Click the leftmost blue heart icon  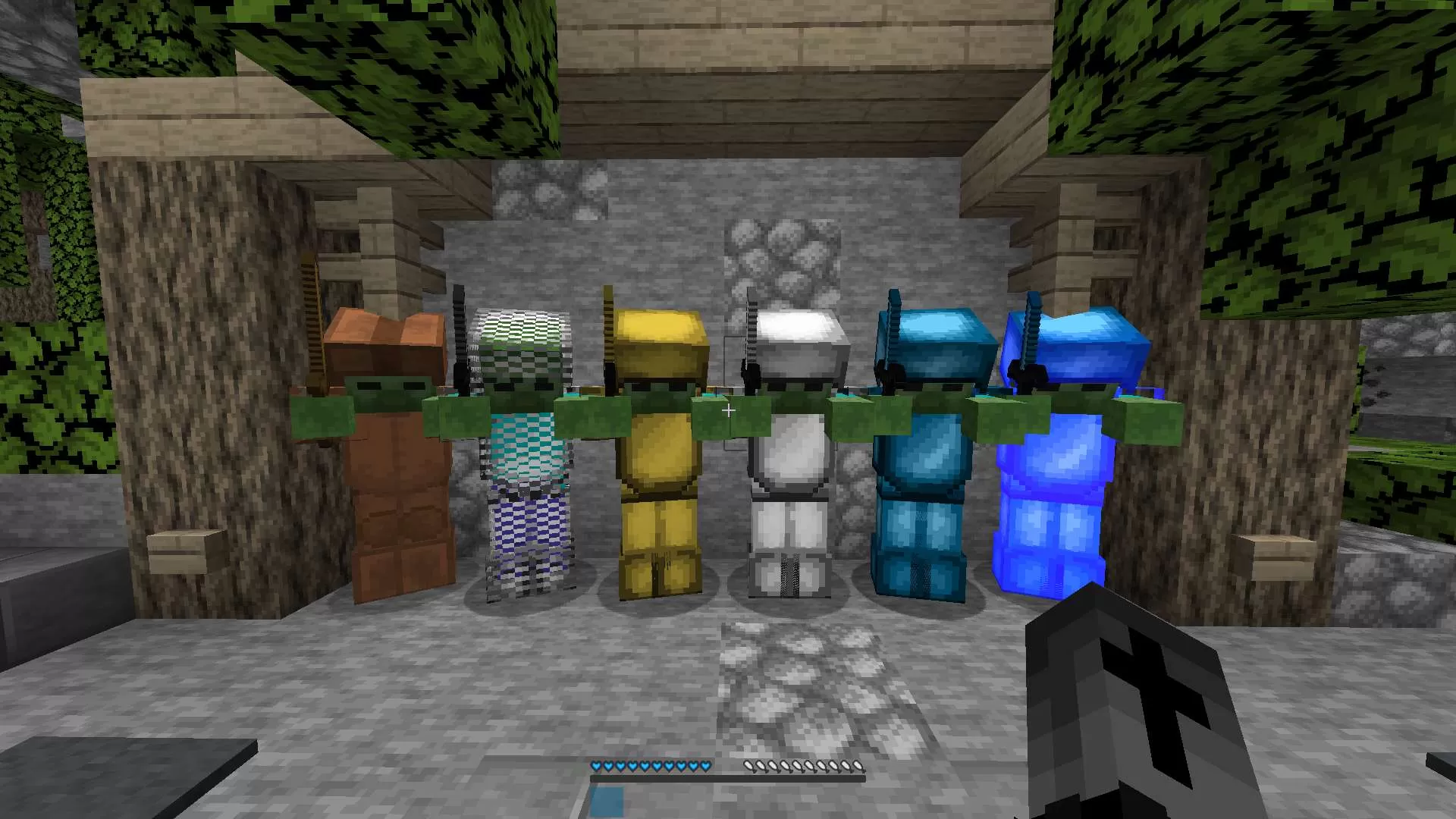[x=597, y=766]
